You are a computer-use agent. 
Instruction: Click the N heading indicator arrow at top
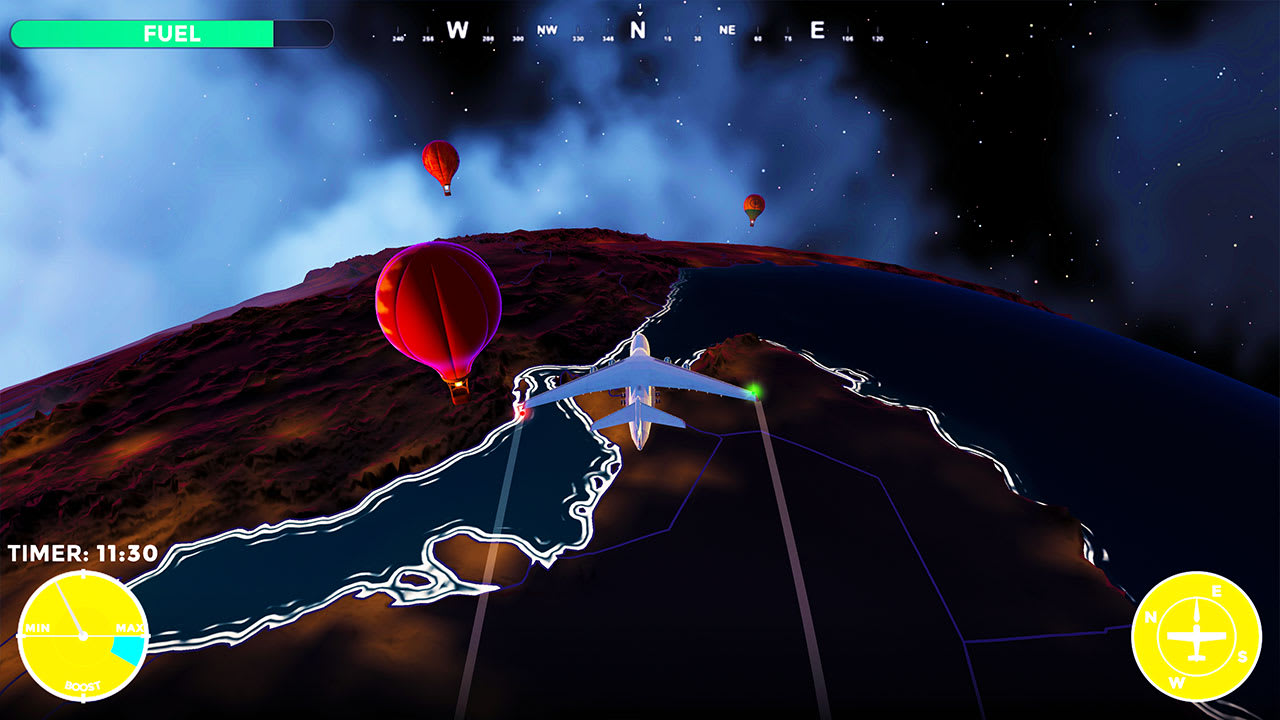640,12
